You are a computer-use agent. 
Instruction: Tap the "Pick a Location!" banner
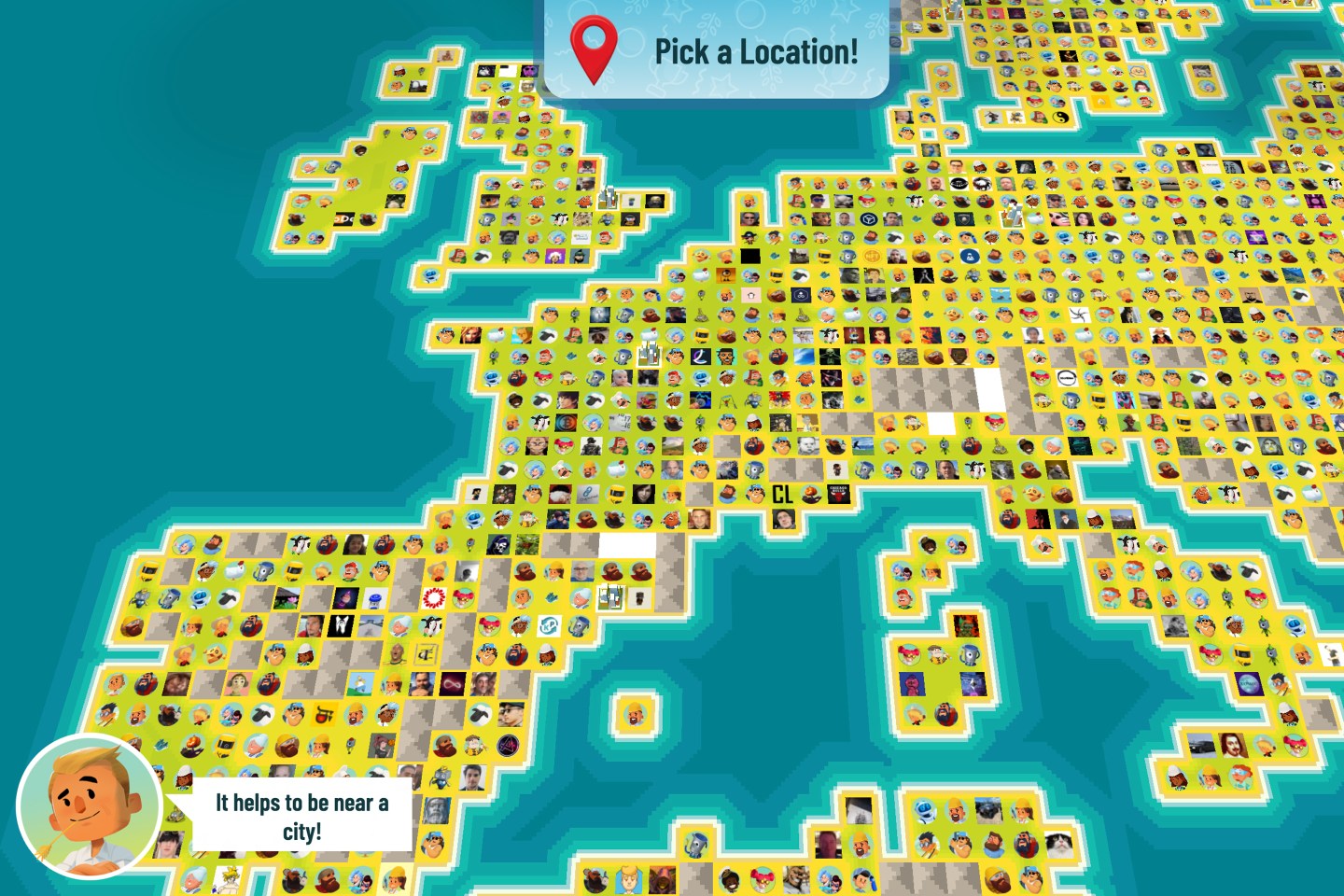pos(756,52)
